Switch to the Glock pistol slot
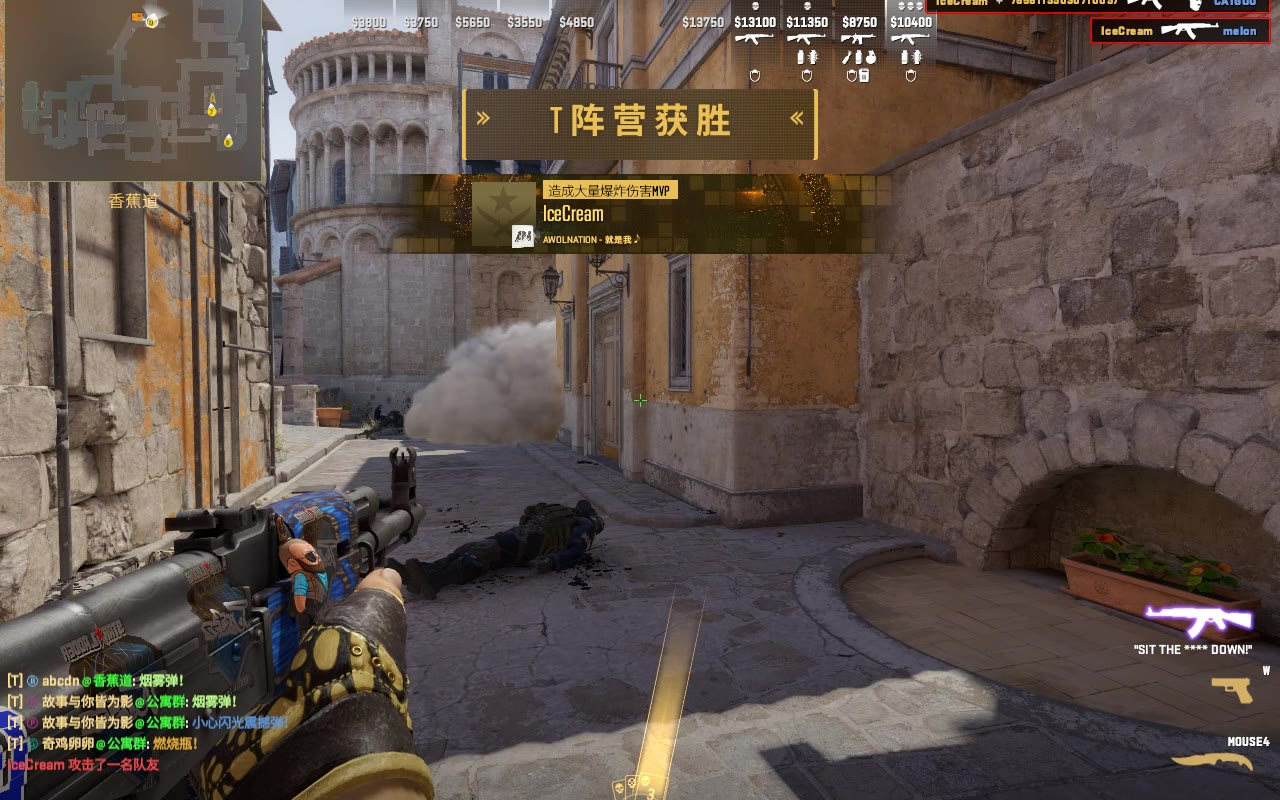The width and height of the screenshot is (1280, 800). pos(1231,690)
